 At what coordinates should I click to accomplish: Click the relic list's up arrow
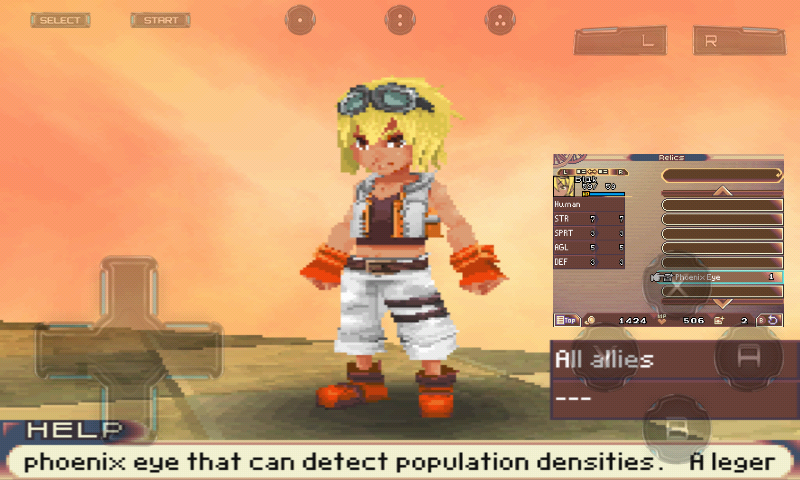(x=722, y=190)
